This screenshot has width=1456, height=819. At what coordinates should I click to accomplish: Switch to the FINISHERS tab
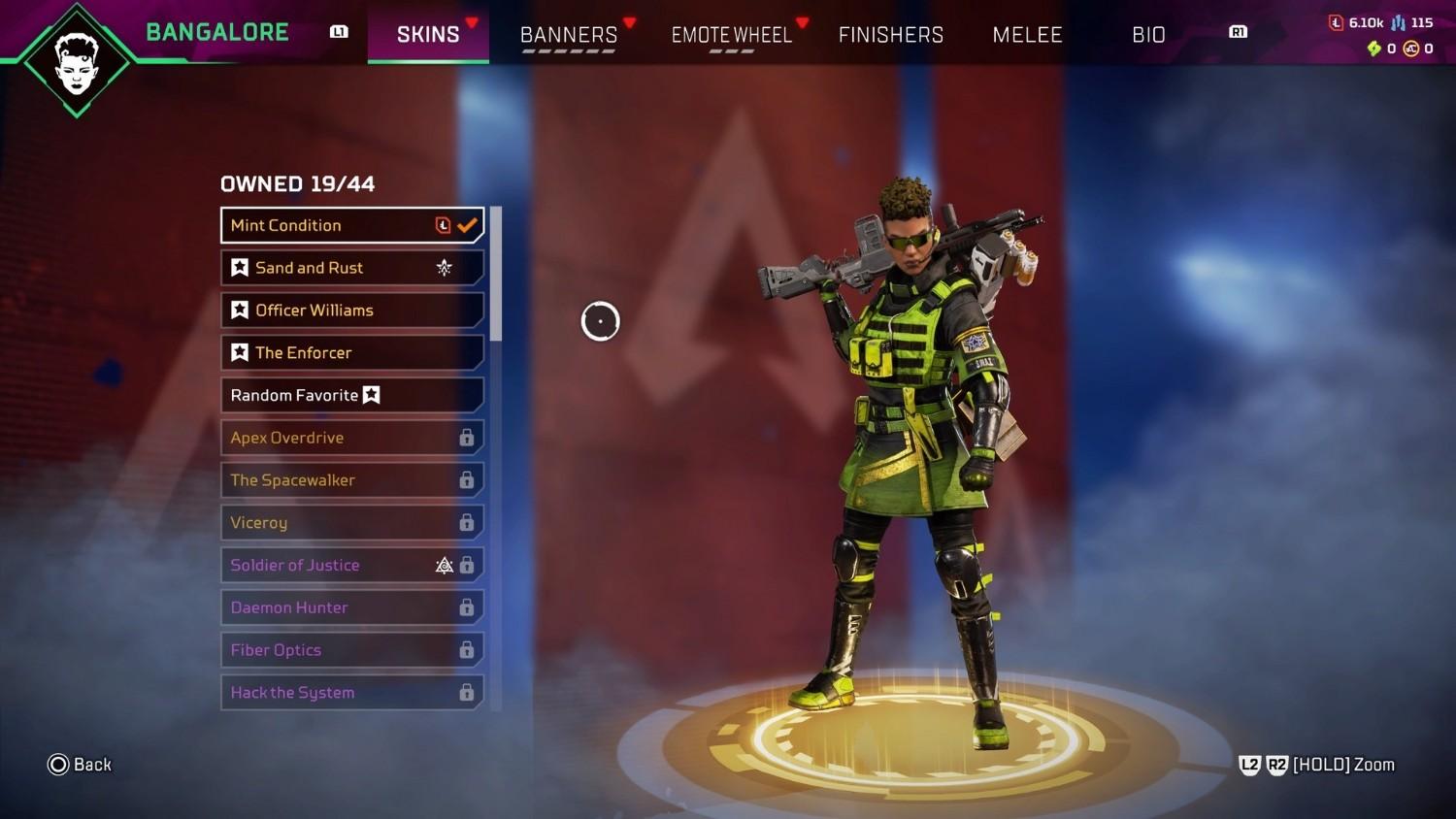(x=890, y=35)
